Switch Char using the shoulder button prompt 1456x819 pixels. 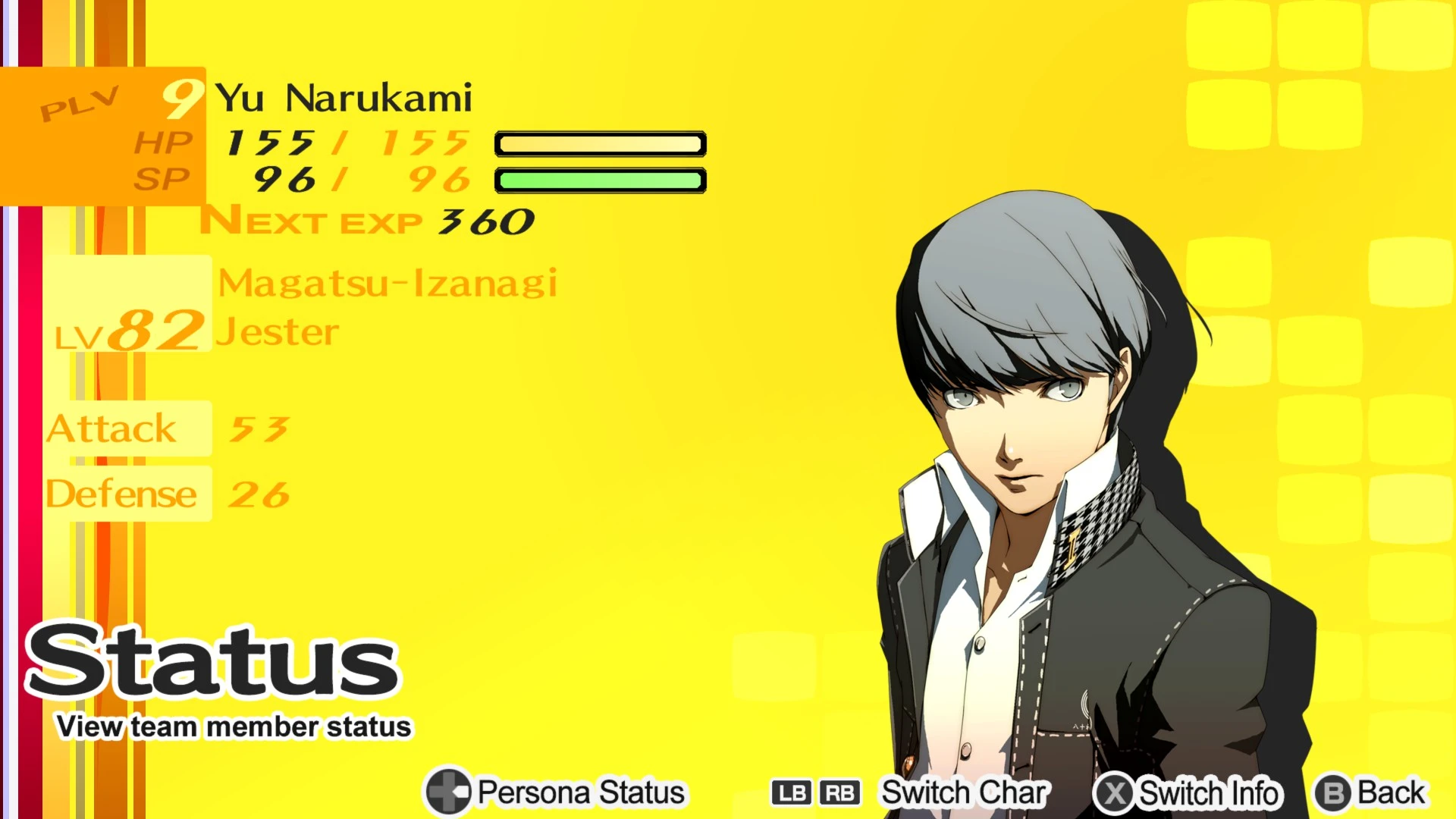click(x=963, y=793)
